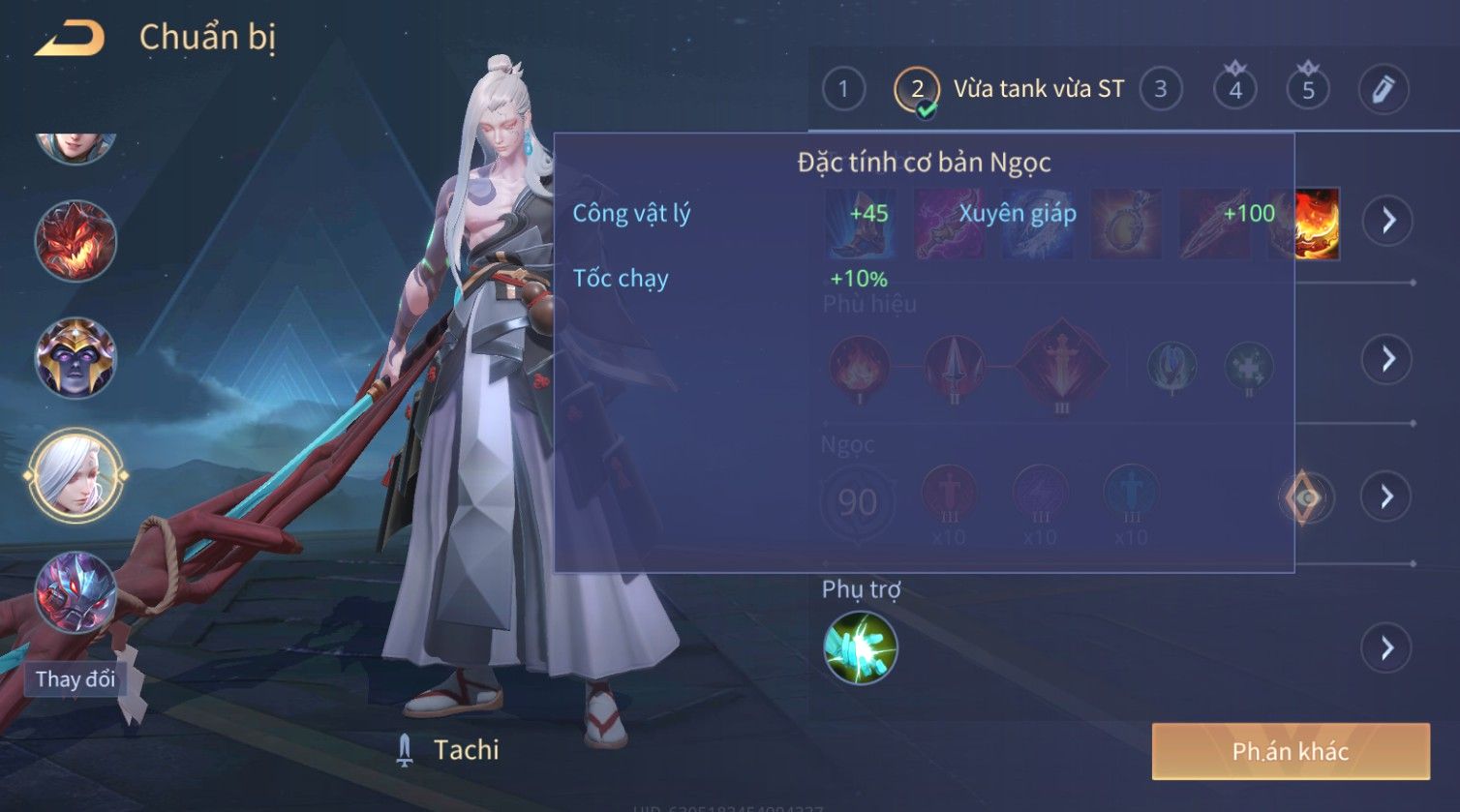
Task: Pick the white-haired Tachi portrait
Action: tap(76, 476)
